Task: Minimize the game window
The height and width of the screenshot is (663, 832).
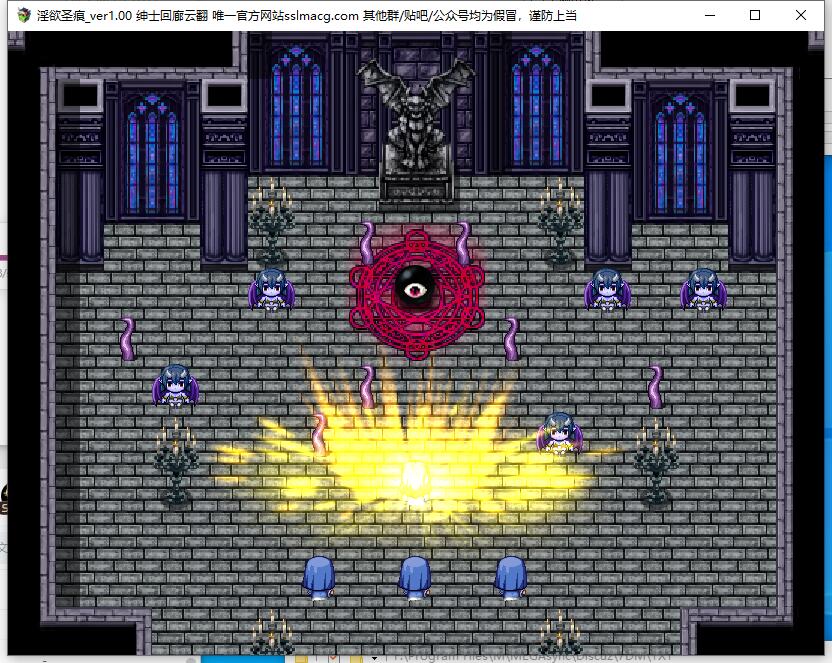Action: (x=709, y=15)
